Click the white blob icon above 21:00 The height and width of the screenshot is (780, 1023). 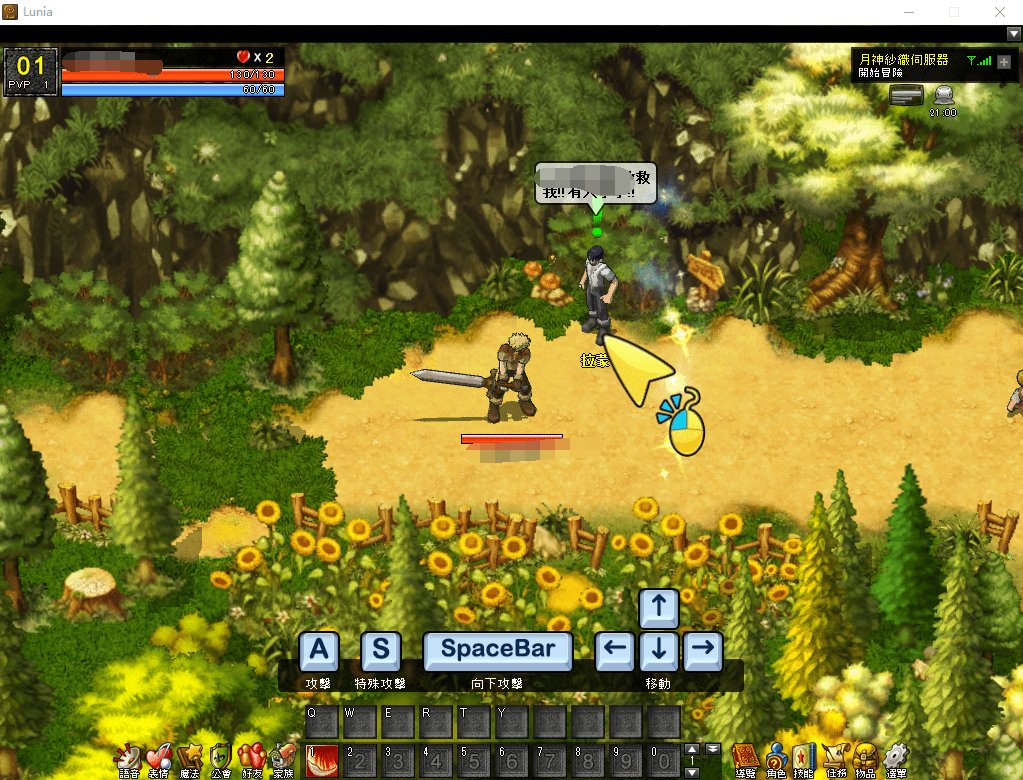943,95
